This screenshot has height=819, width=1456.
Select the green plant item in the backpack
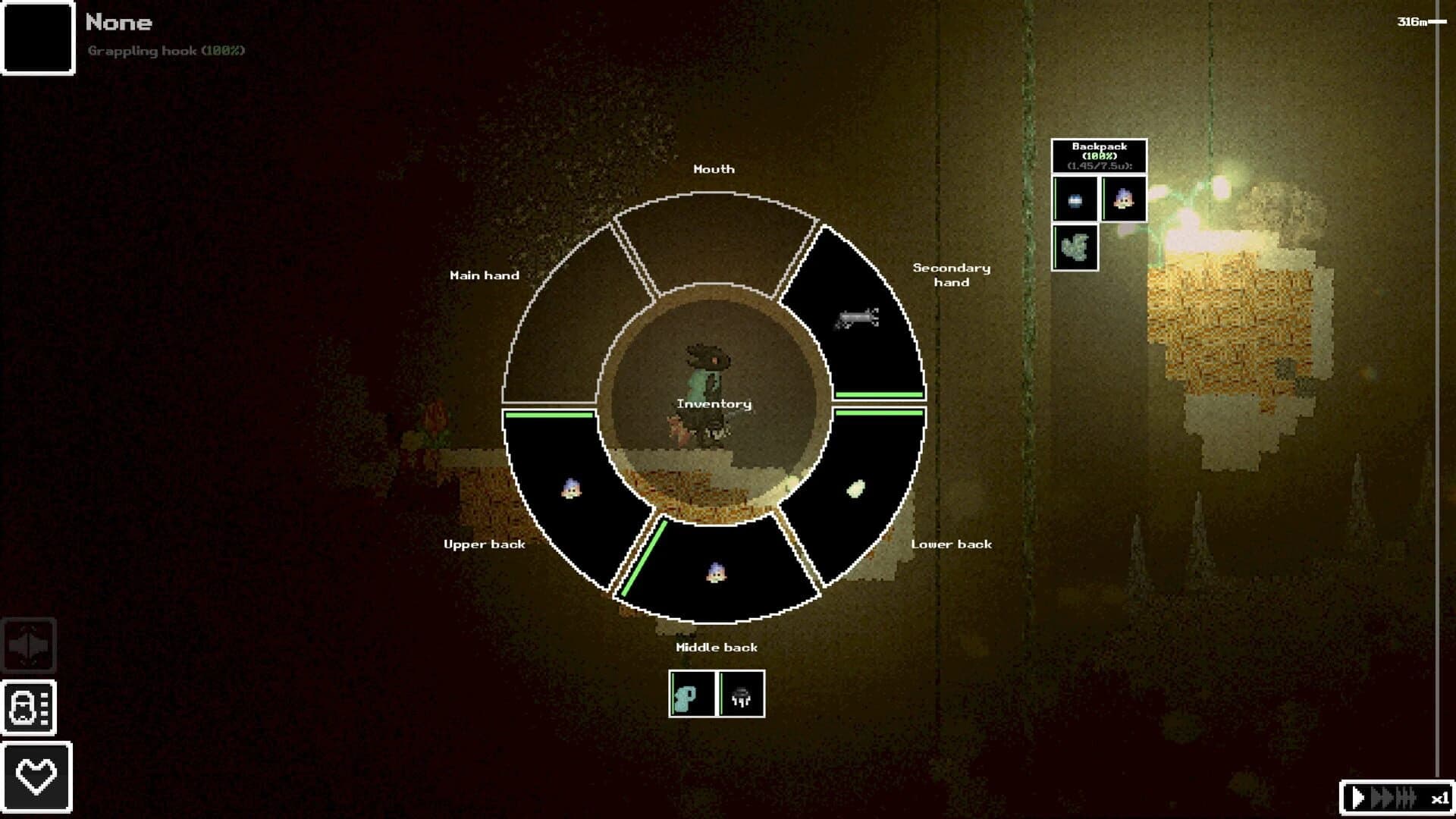pos(1075,247)
